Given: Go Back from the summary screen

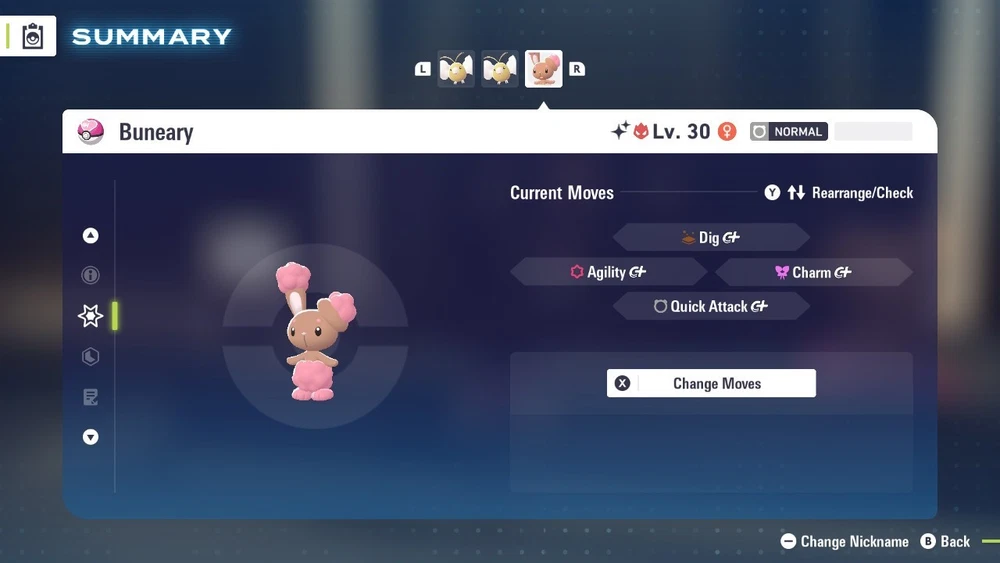Looking at the screenshot, I should [x=945, y=541].
